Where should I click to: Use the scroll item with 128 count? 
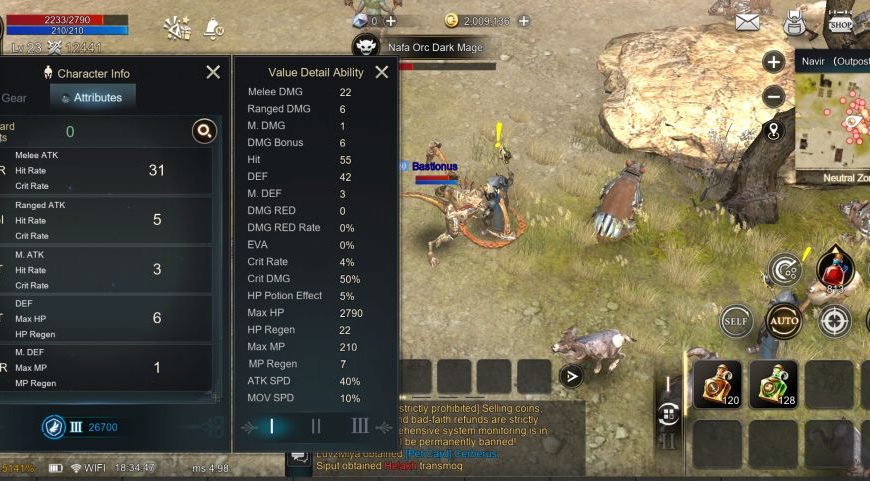pos(773,385)
